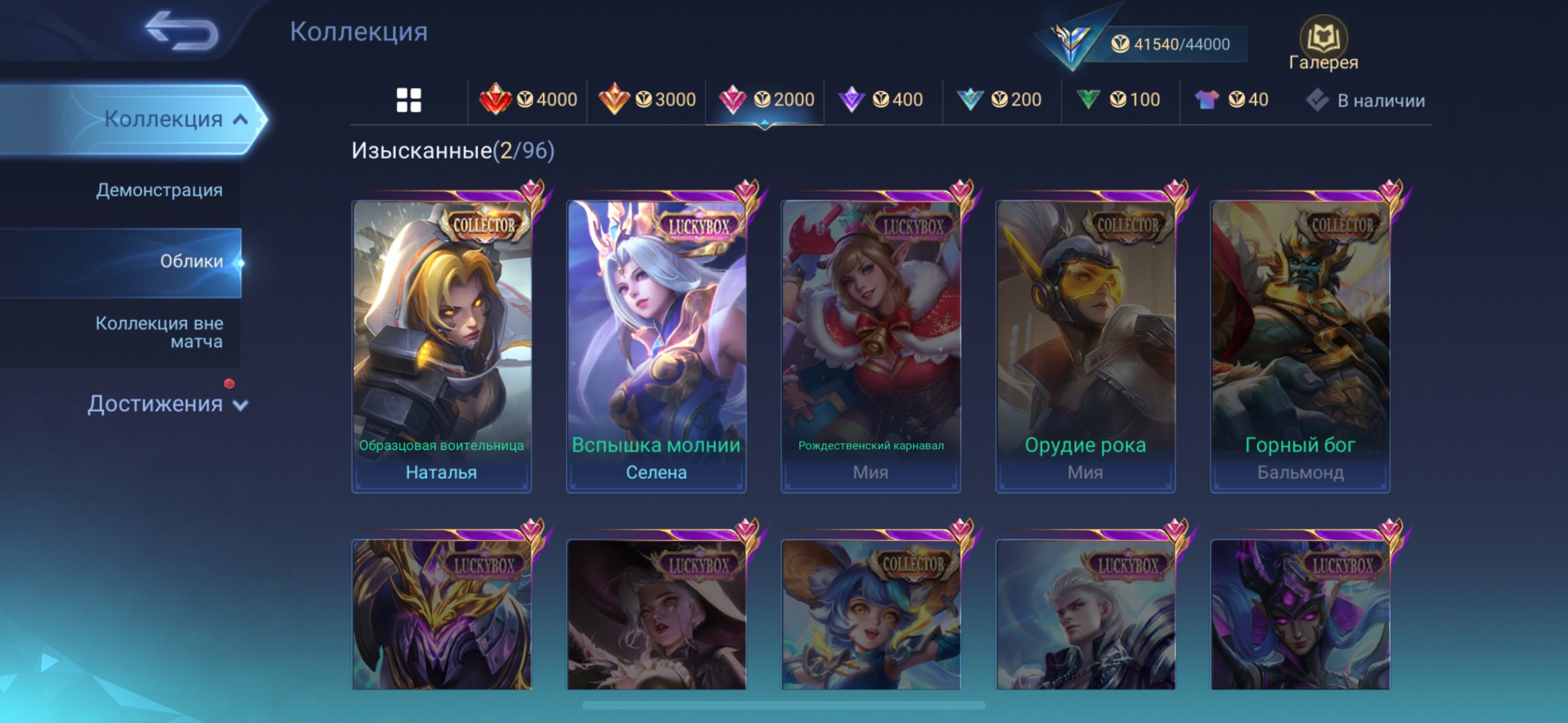Show the 100 point tier skins

(x=1118, y=99)
